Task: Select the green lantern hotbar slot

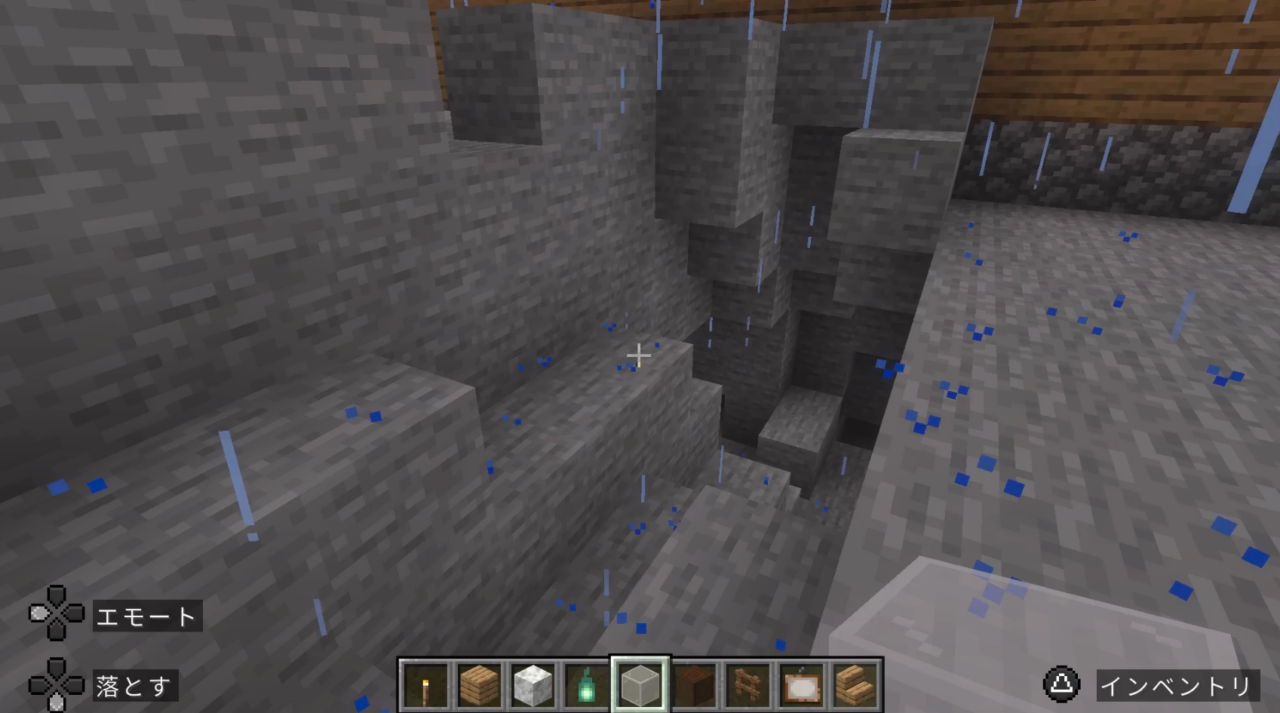Action: coord(586,685)
